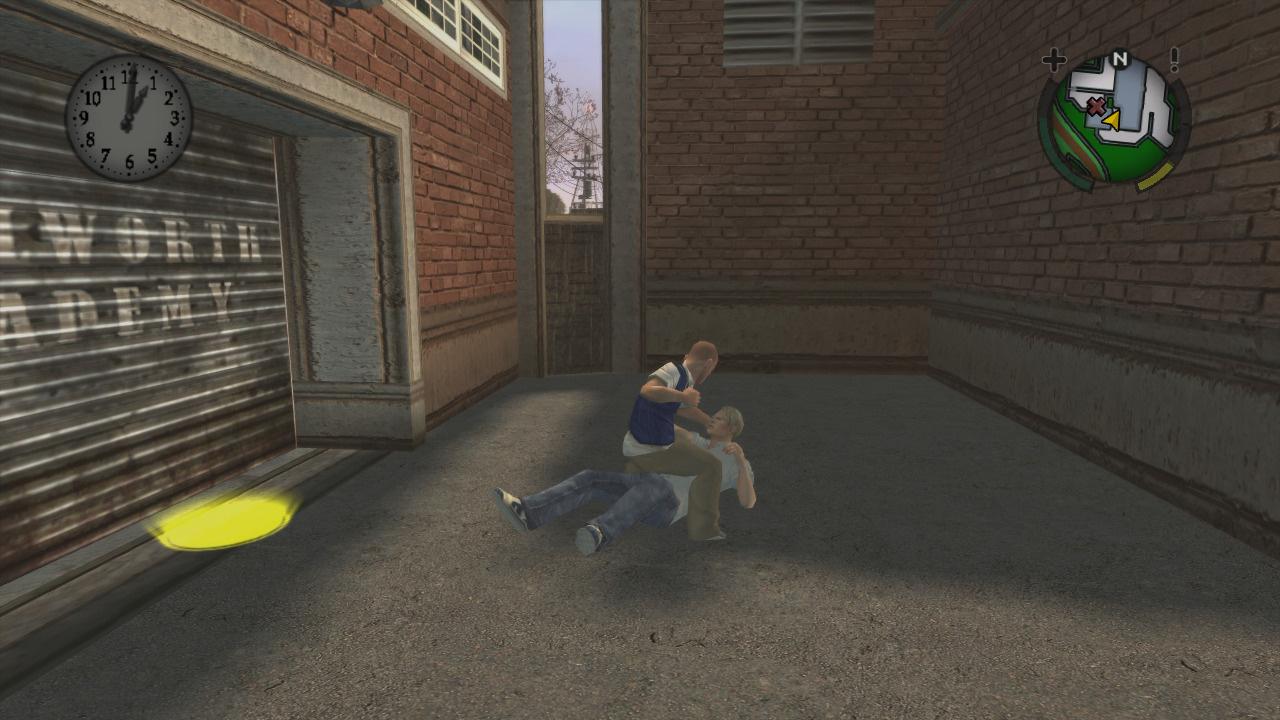Image resolution: width=1280 pixels, height=720 pixels.
Task: Select the N compass marker on the minimap
Action: [x=1120, y=59]
